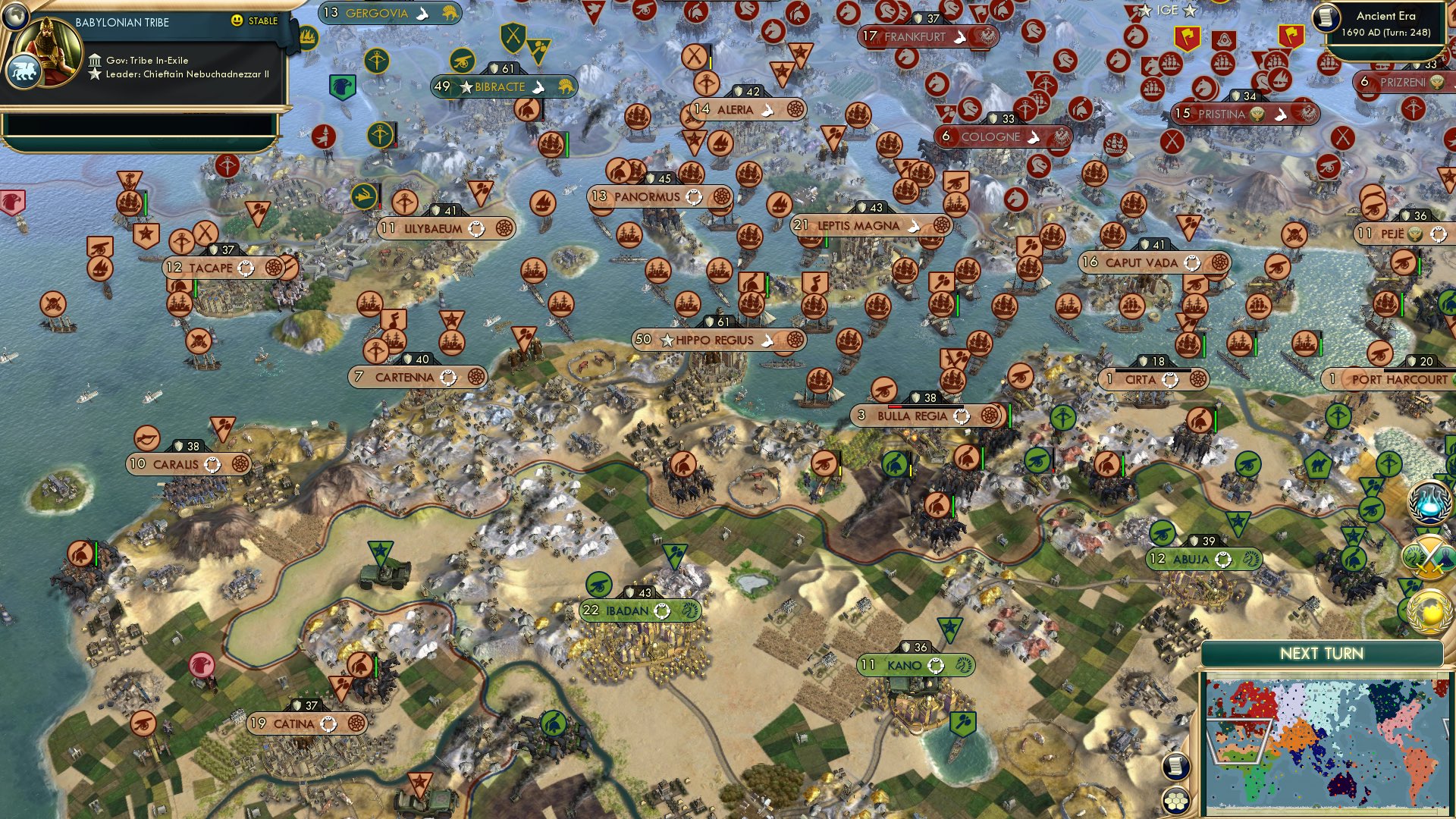Click the happiness smiley next to STABLE
The height and width of the screenshot is (819, 1456).
pos(237,20)
